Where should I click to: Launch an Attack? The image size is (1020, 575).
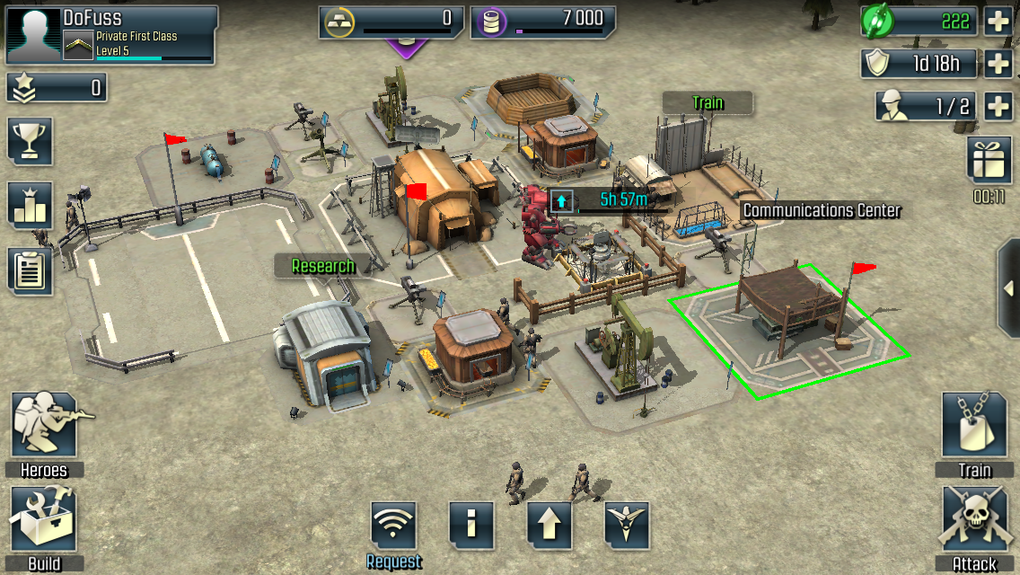tap(974, 521)
